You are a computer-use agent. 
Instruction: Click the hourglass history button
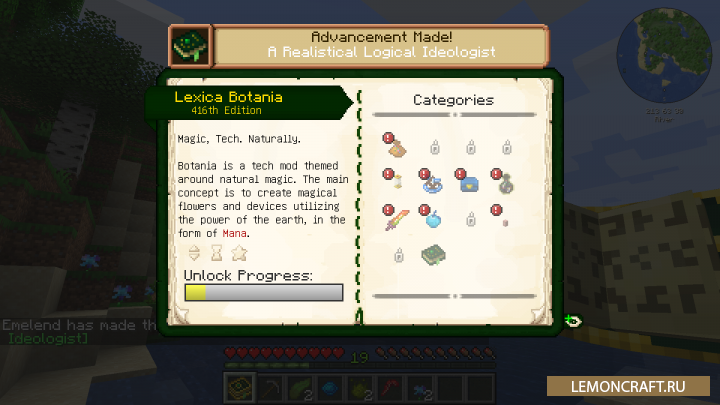pyautogui.click(x=216, y=253)
